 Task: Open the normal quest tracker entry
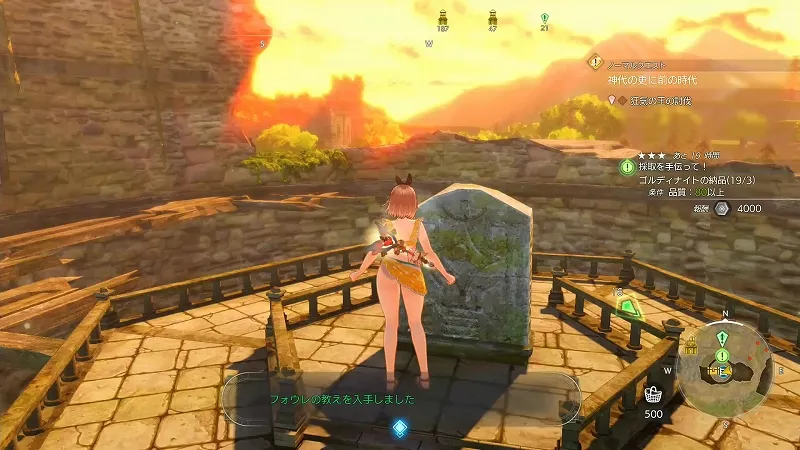pos(640,62)
